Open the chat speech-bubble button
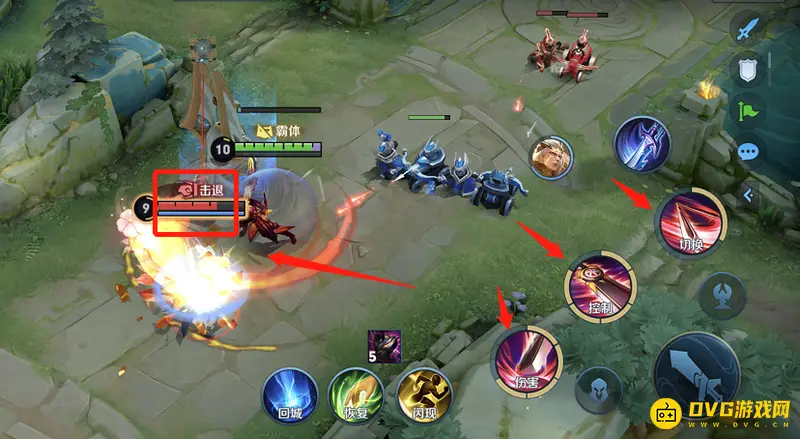Viewport: 800px width, 439px height. click(749, 153)
